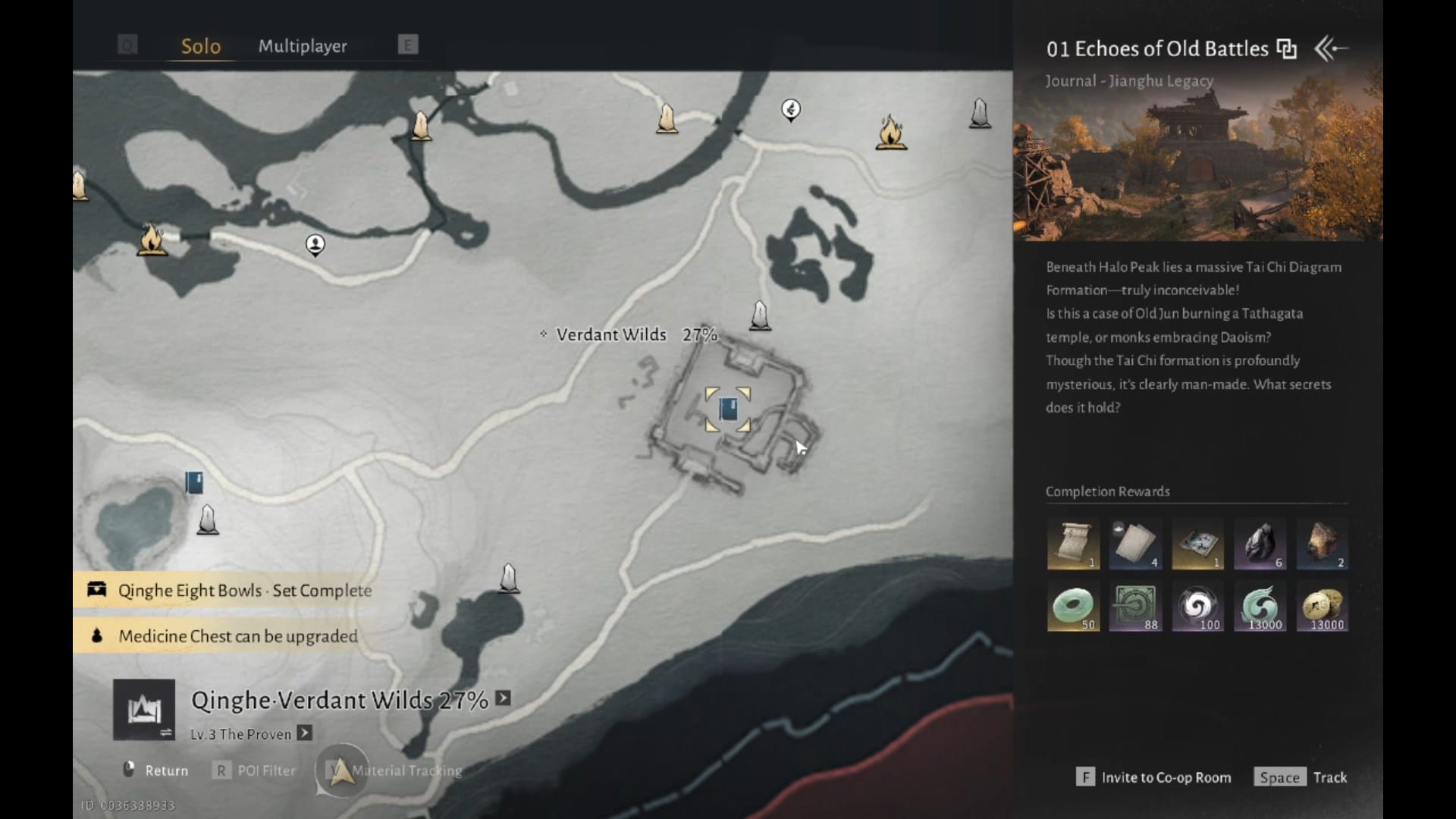Click the Verdant Wilds 27% map label
The image size is (1456, 819).
(x=631, y=334)
